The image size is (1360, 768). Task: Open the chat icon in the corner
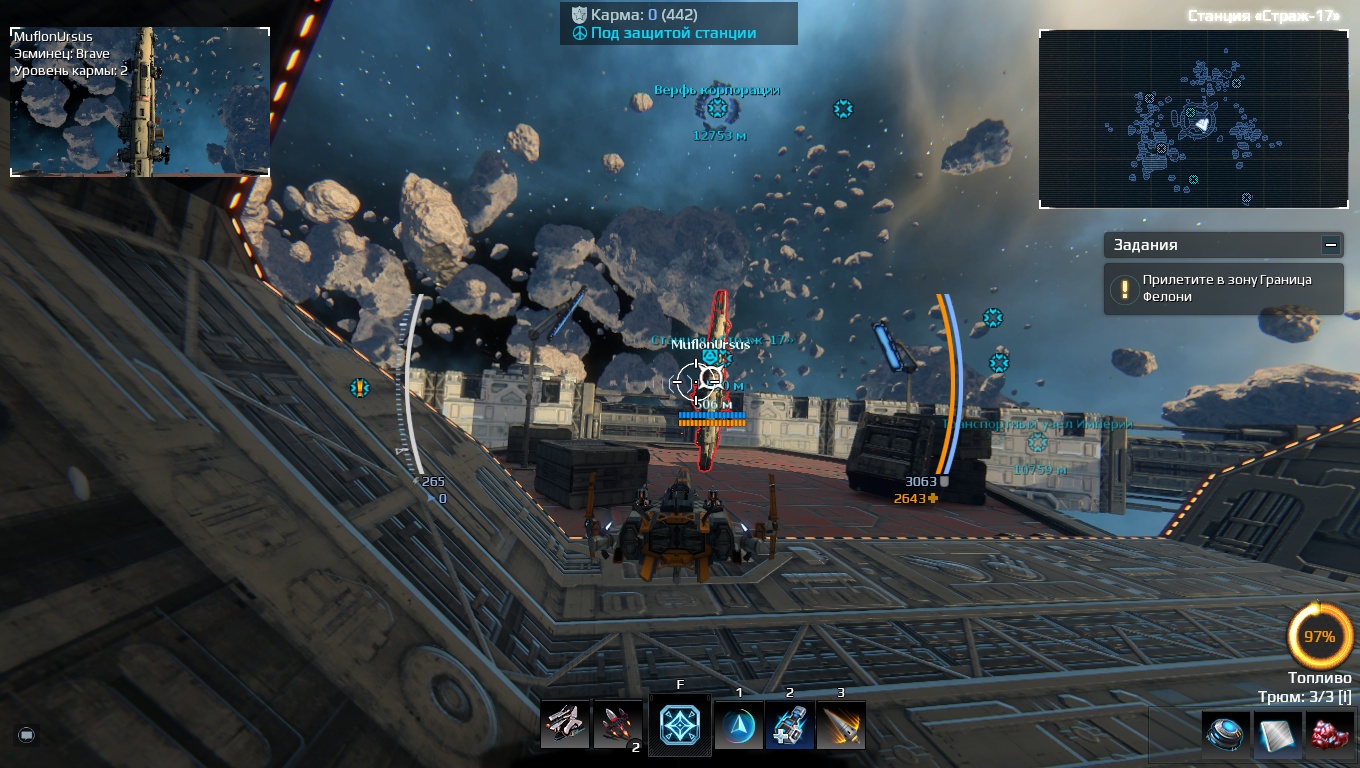(x=27, y=735)
